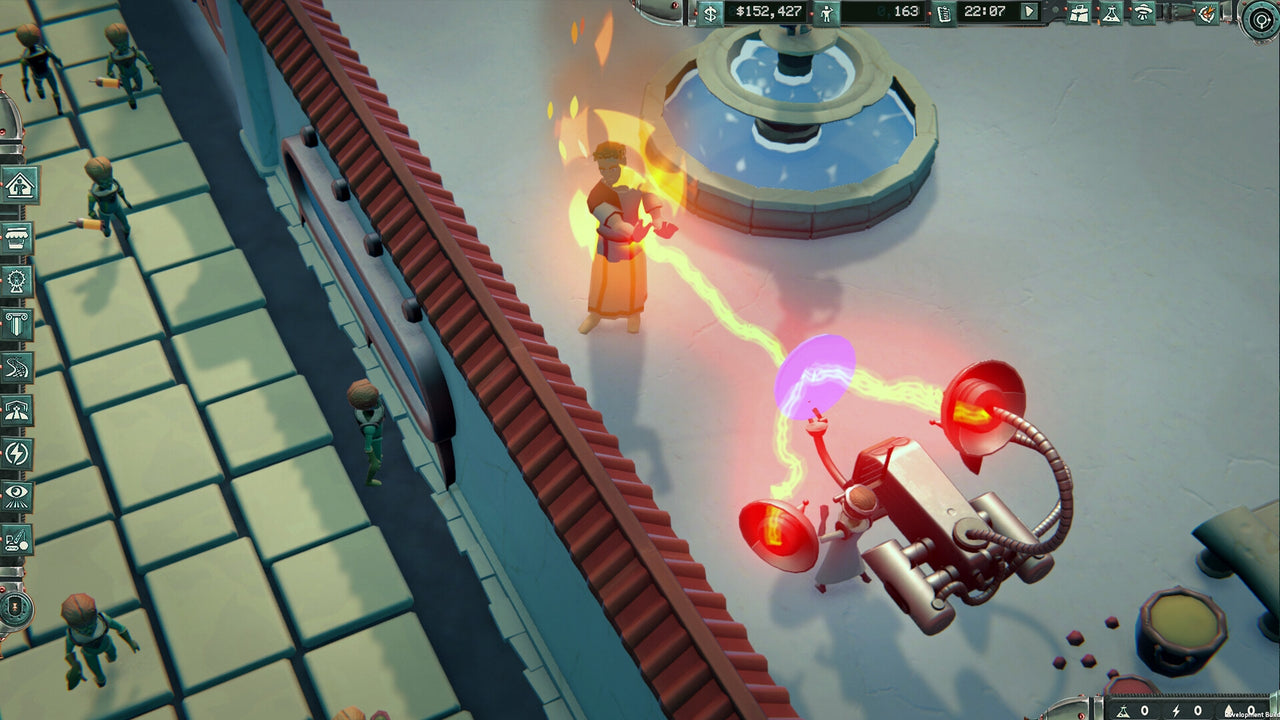Viewport: 1280px width, 720px height.
Task: Click the ribbon award icon in the sidebar
Action: (x=16, y=282)
